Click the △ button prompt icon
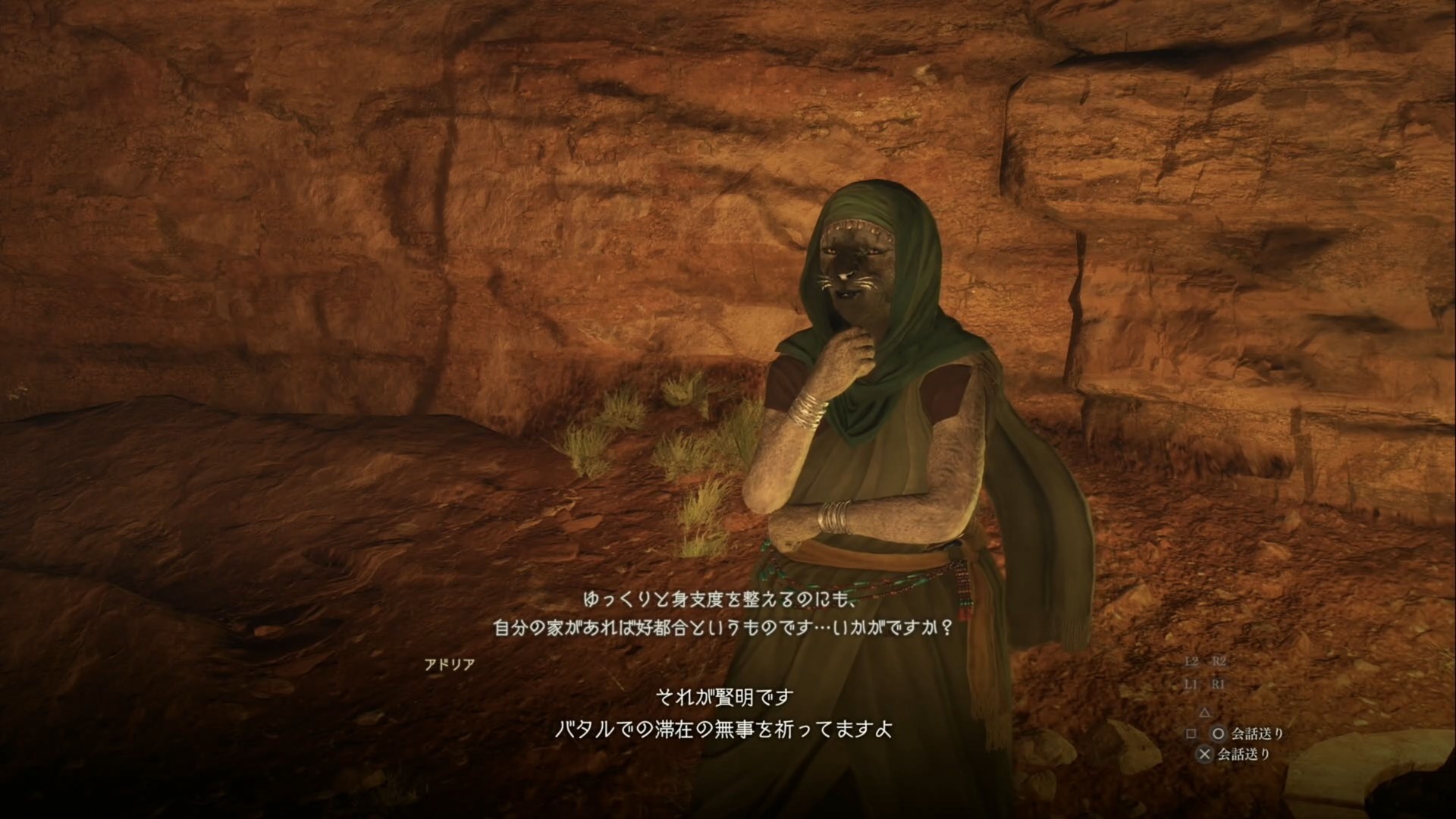The height and width of the screenshot is (819, 1456). pyautogui.click(x=1205, y=714)
